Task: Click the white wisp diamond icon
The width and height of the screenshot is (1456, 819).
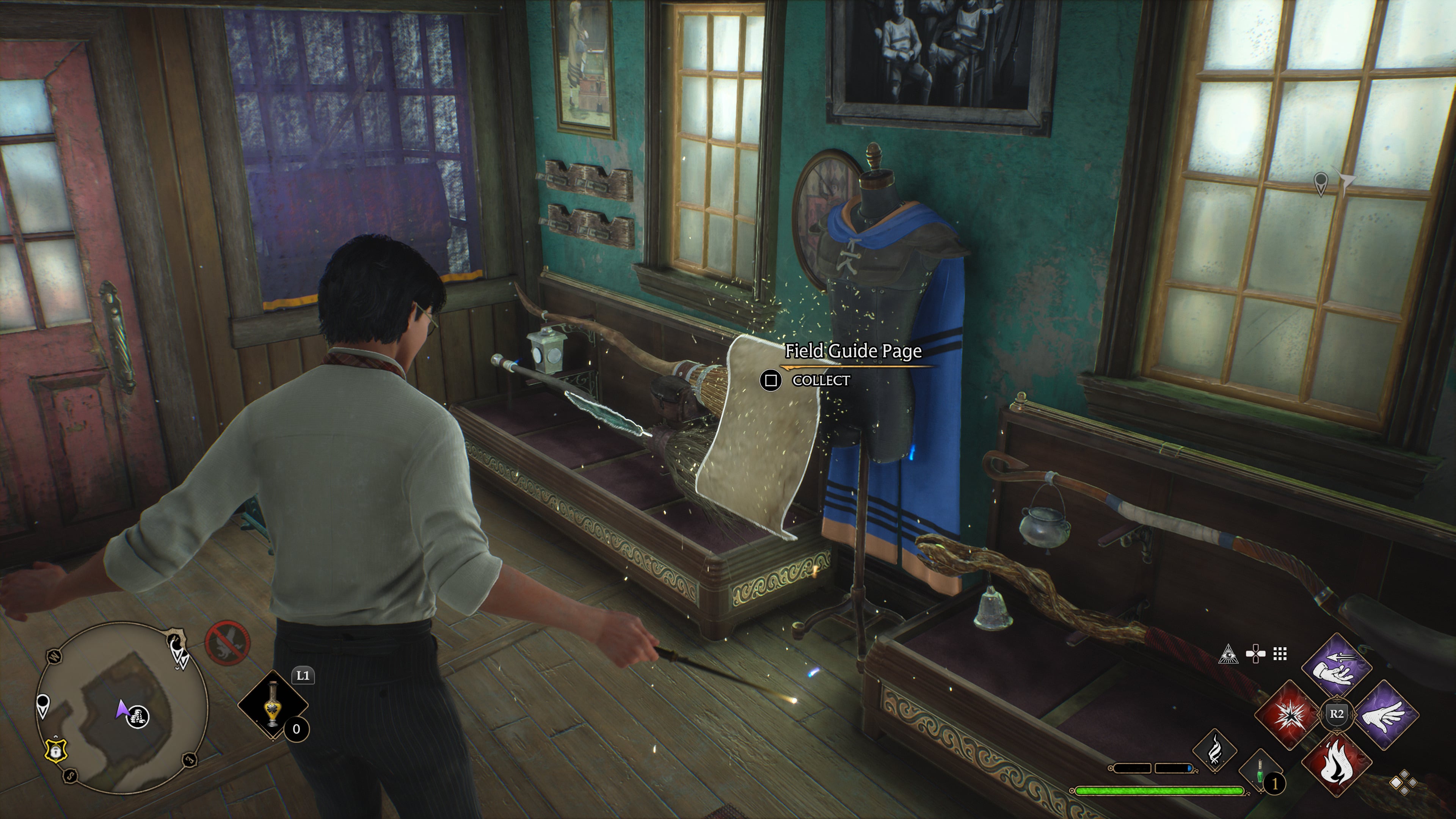Action: pos(1214,750)
